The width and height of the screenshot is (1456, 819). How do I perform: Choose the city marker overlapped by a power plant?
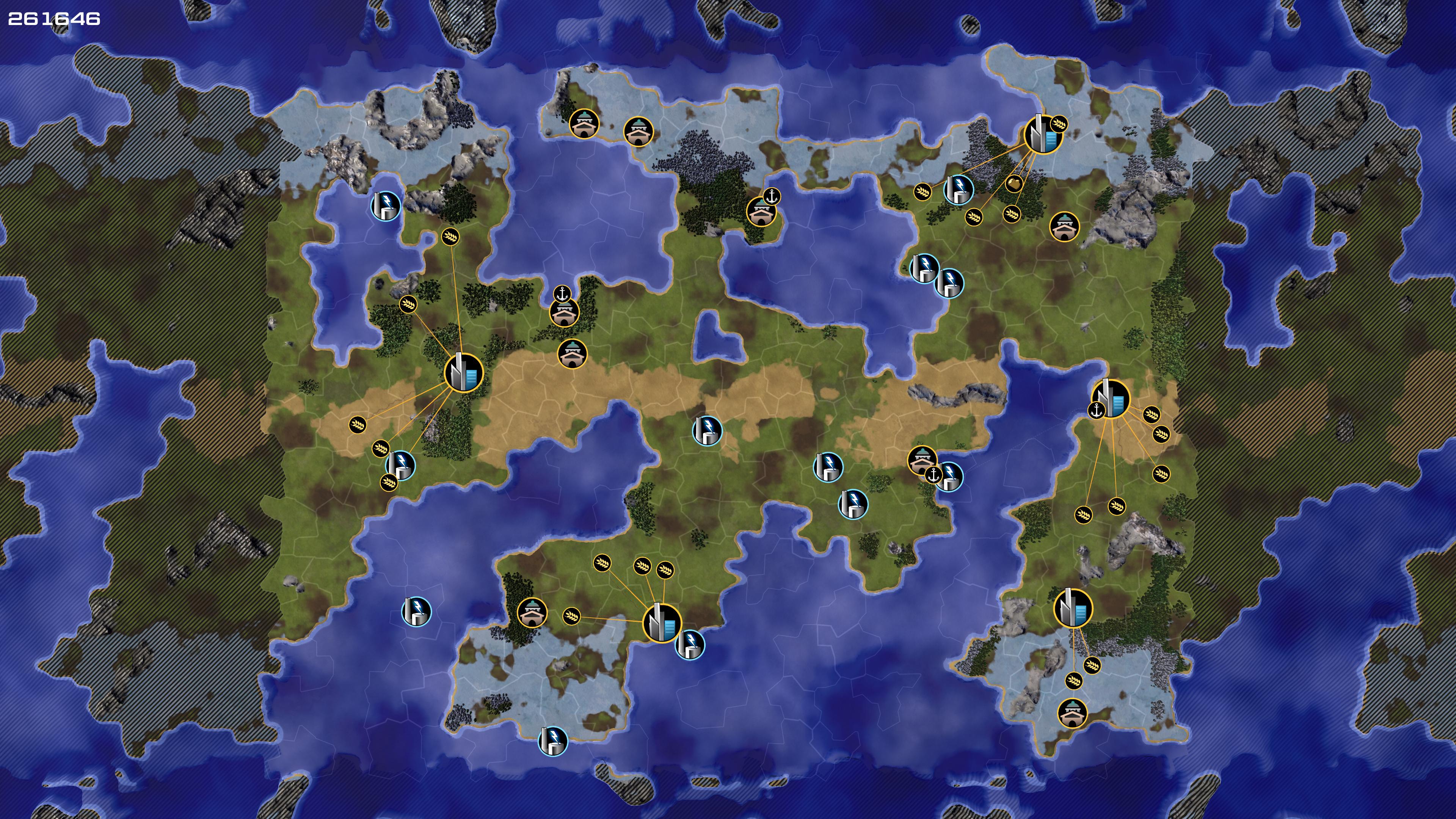[x=662, y=623]
